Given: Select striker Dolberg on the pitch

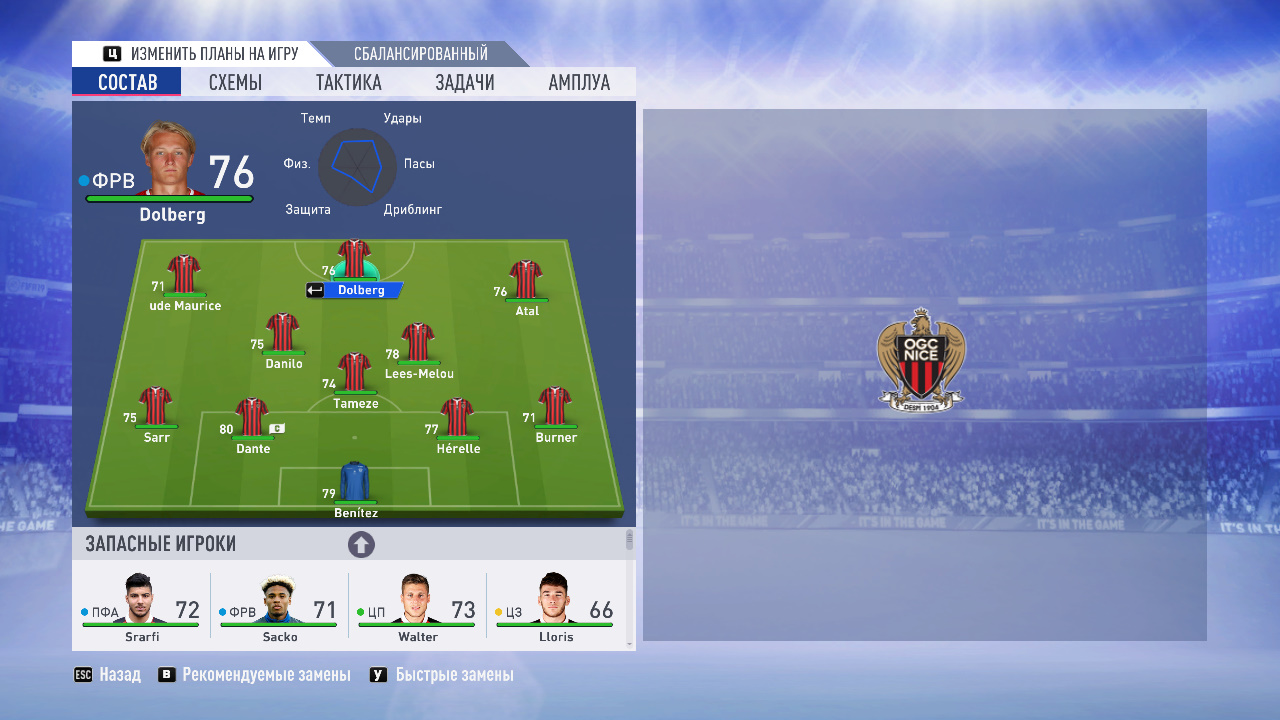Looking at the screenshot, I should (x=354, y=262).
